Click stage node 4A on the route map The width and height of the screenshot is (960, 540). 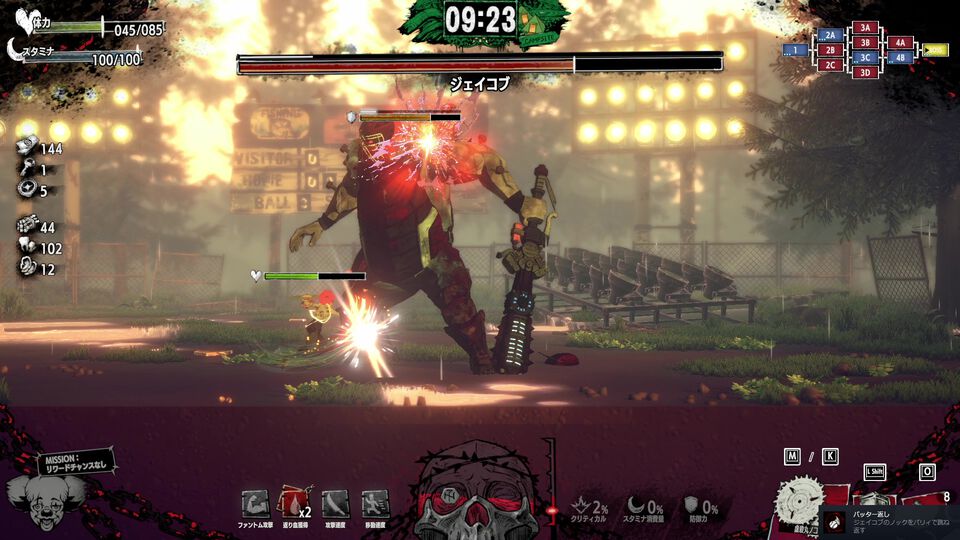coord(900,43)
